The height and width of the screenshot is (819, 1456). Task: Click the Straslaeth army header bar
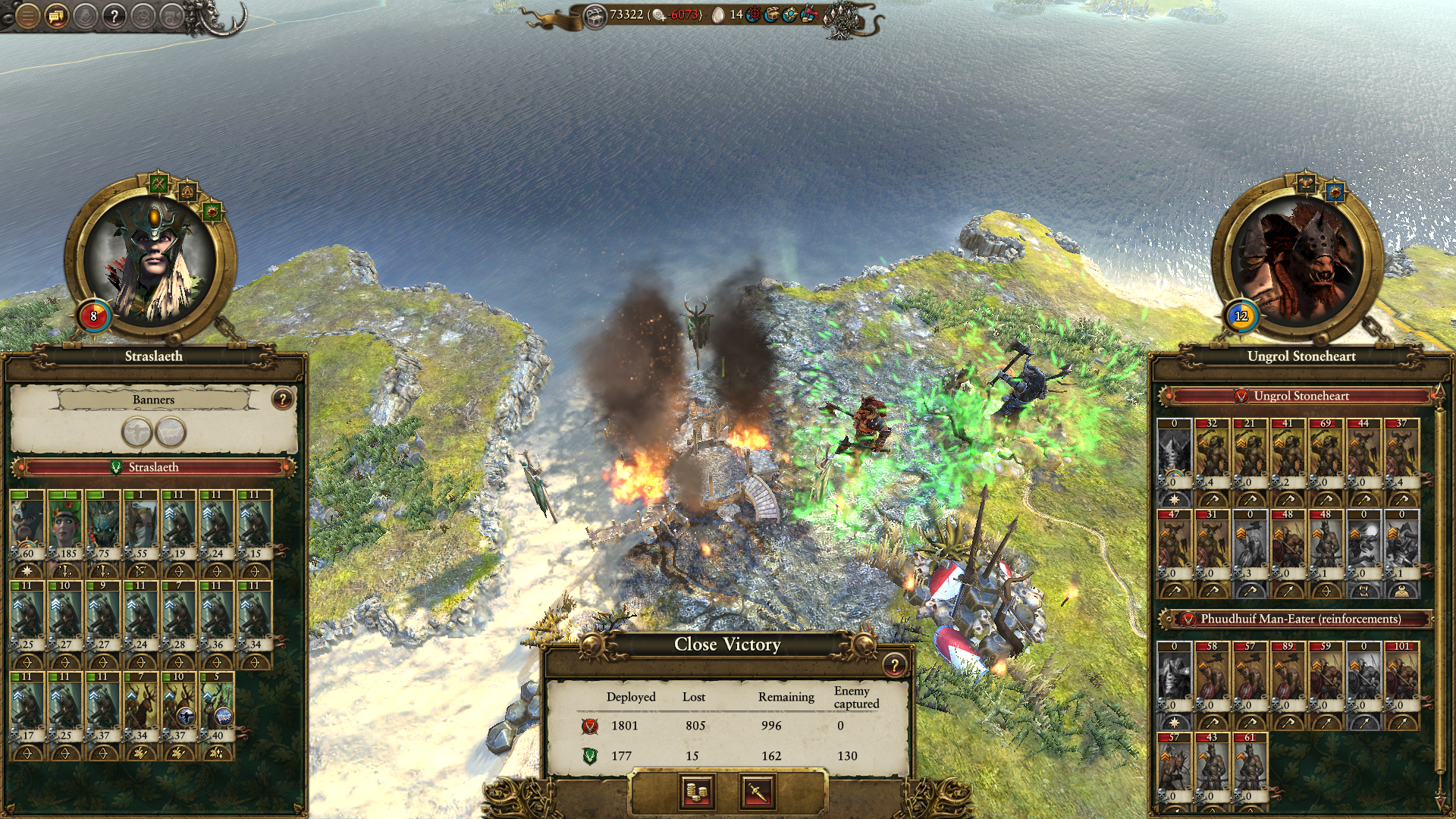pyautogui.click(x=153, y=467)
